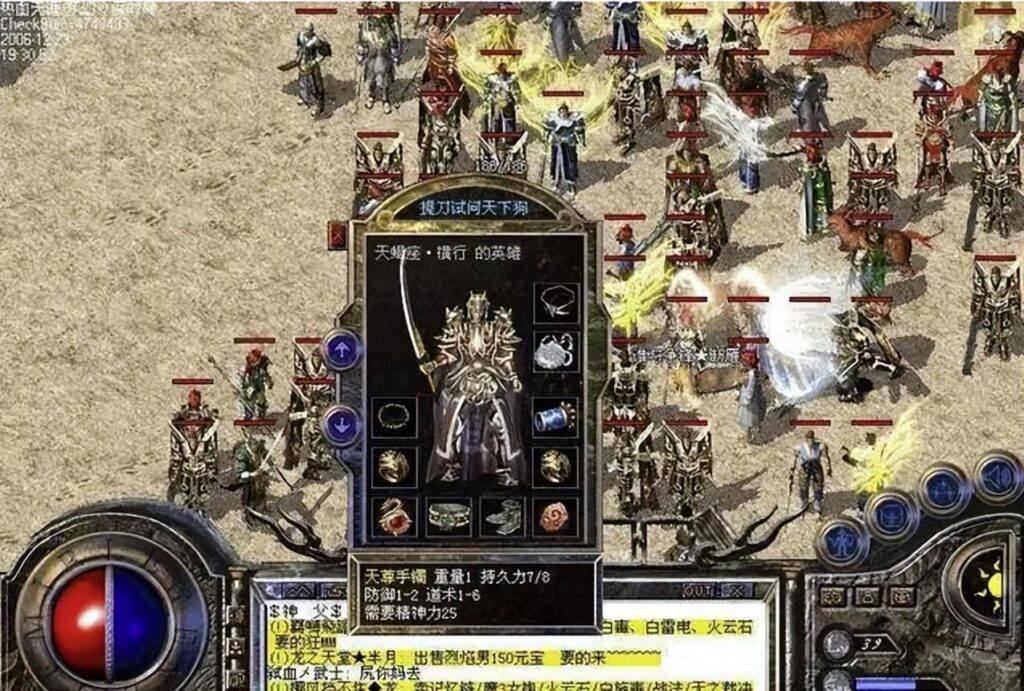Select the green-gem belt slot
1024x691 pixels.
coord(449,516)
